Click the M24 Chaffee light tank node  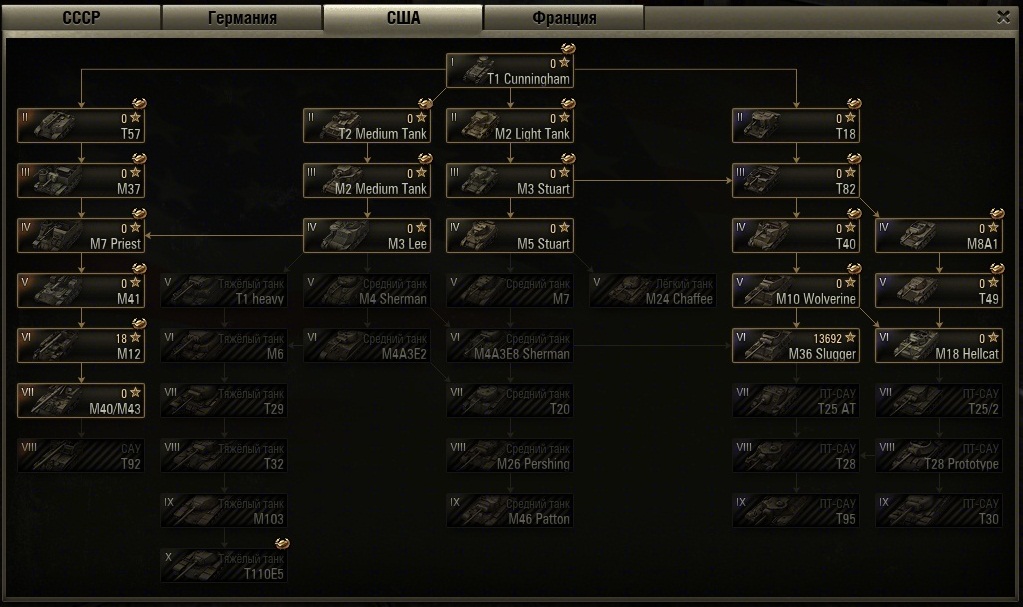point(653,291)
